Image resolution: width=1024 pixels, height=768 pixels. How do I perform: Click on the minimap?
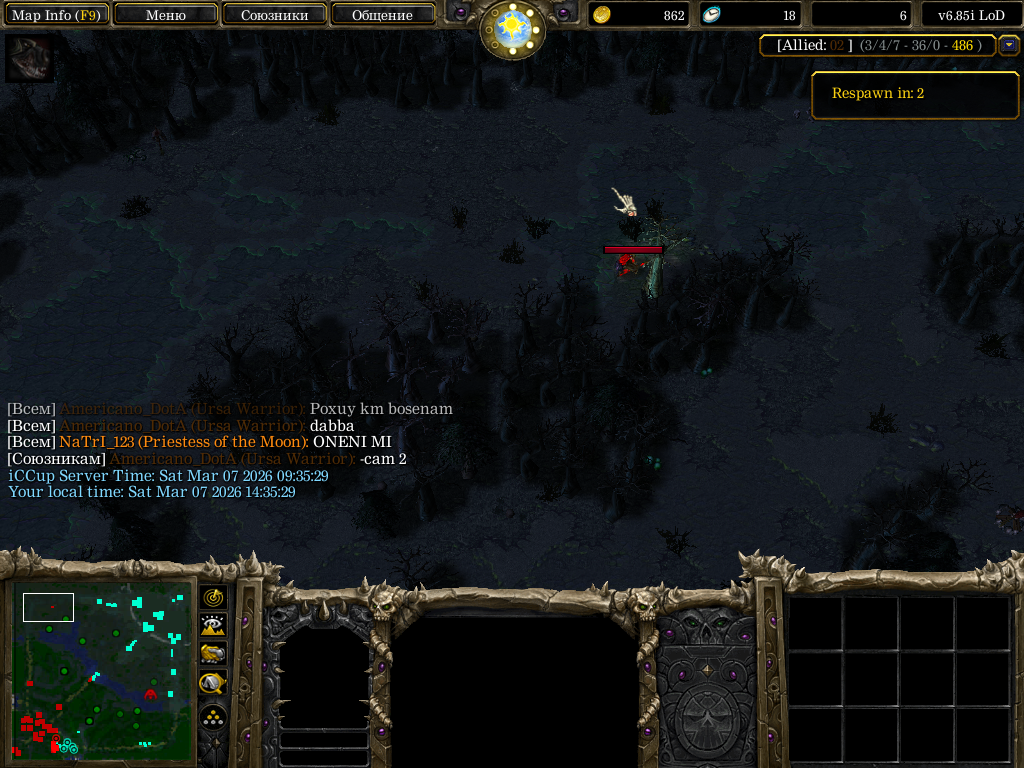(x=103, y=667)
